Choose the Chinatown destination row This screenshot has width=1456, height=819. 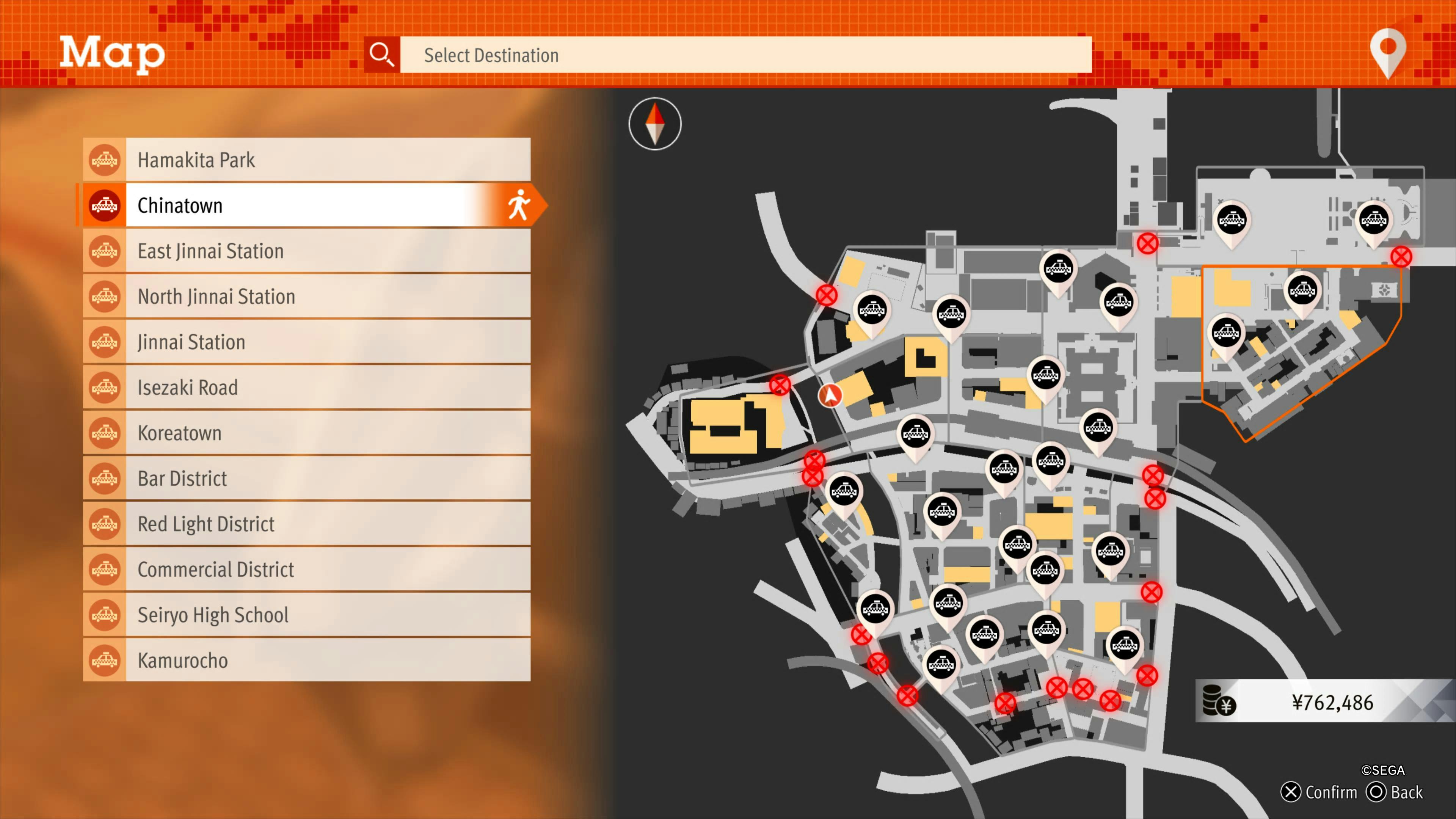306,205
